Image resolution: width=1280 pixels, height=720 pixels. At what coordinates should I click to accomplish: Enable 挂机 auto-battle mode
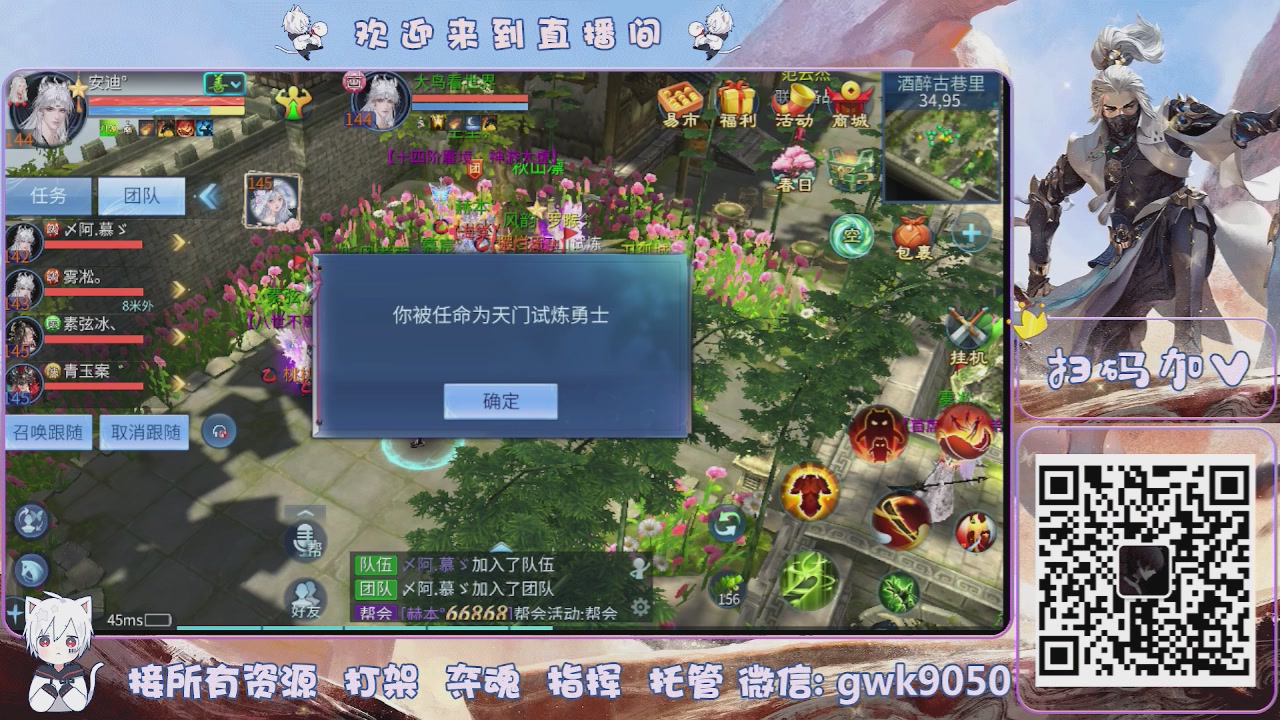tap(967, 326)
